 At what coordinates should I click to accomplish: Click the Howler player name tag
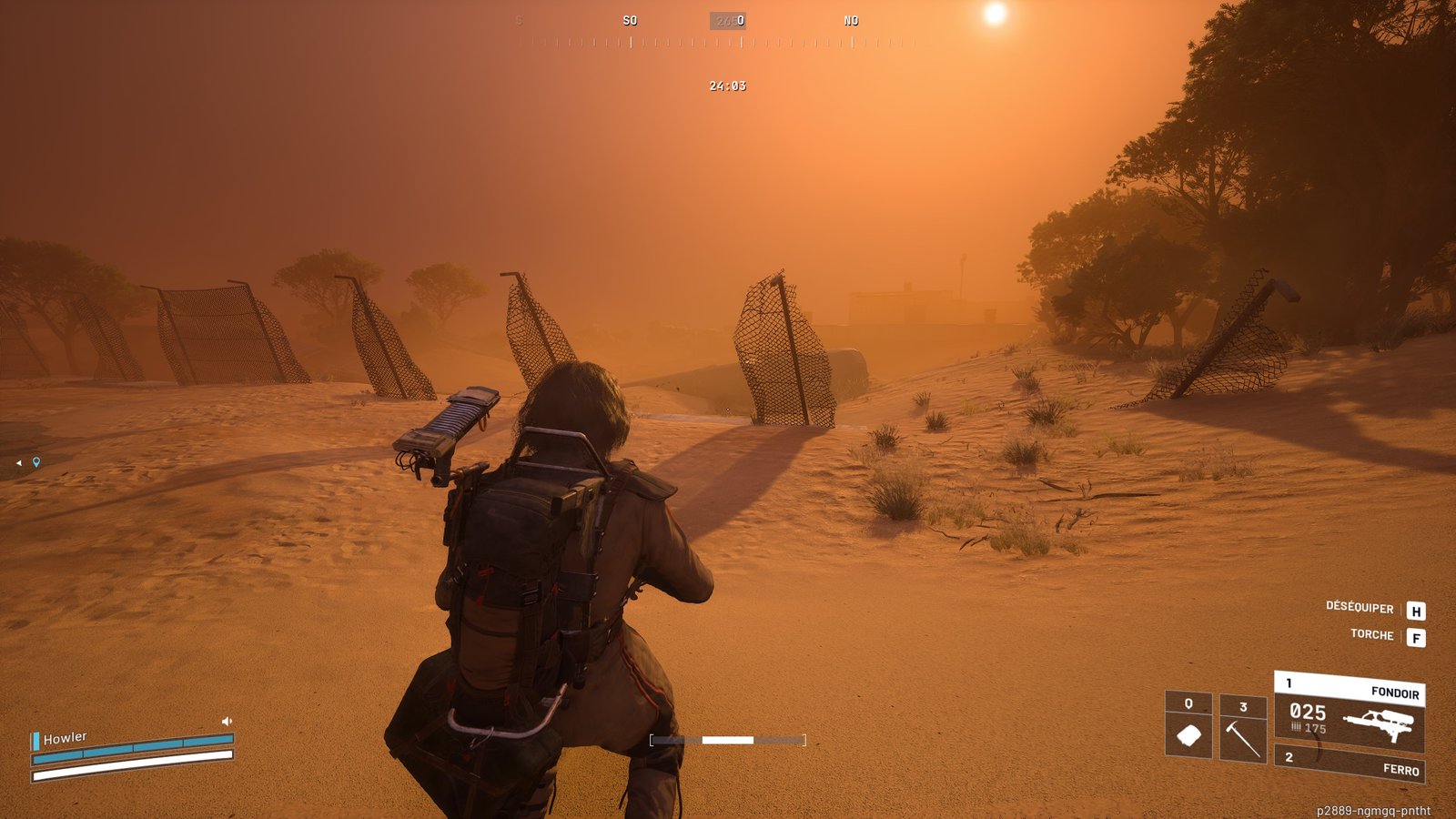[66, 738]
